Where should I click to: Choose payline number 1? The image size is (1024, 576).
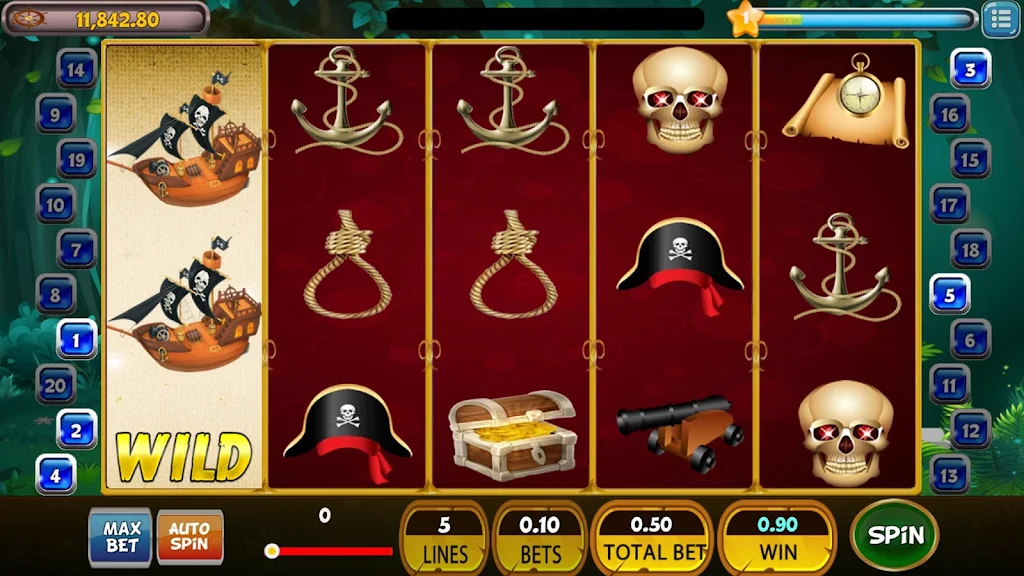(x=77, y=339)
